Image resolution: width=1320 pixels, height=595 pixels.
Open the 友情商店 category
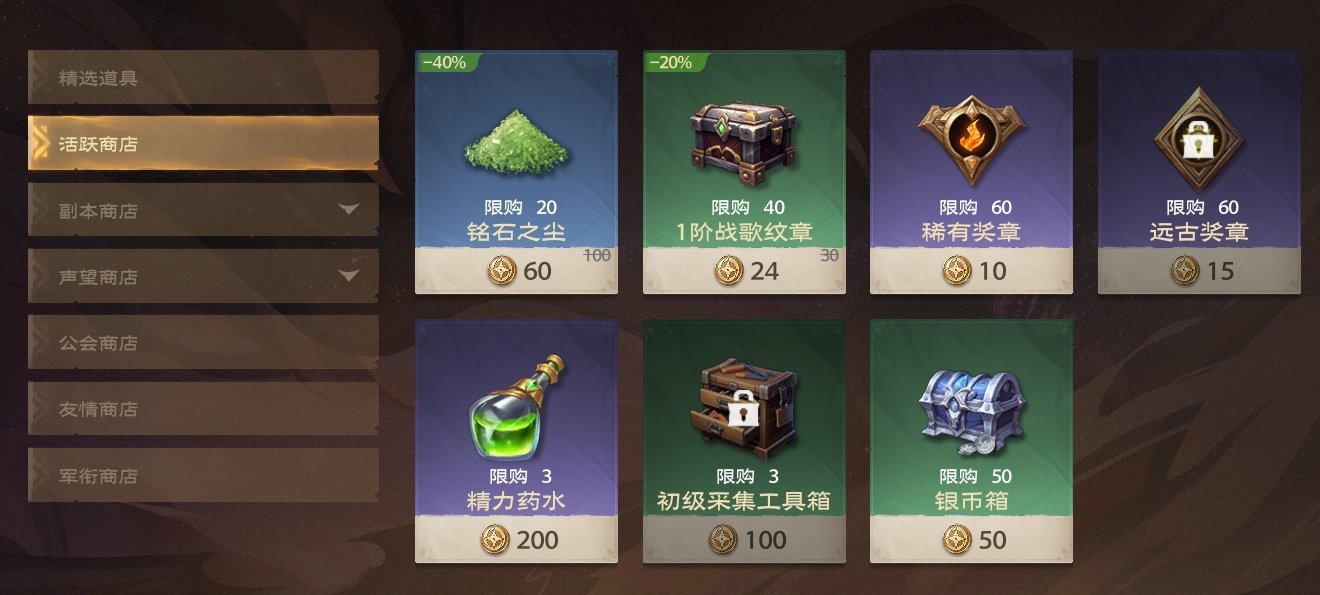[203, 409]
